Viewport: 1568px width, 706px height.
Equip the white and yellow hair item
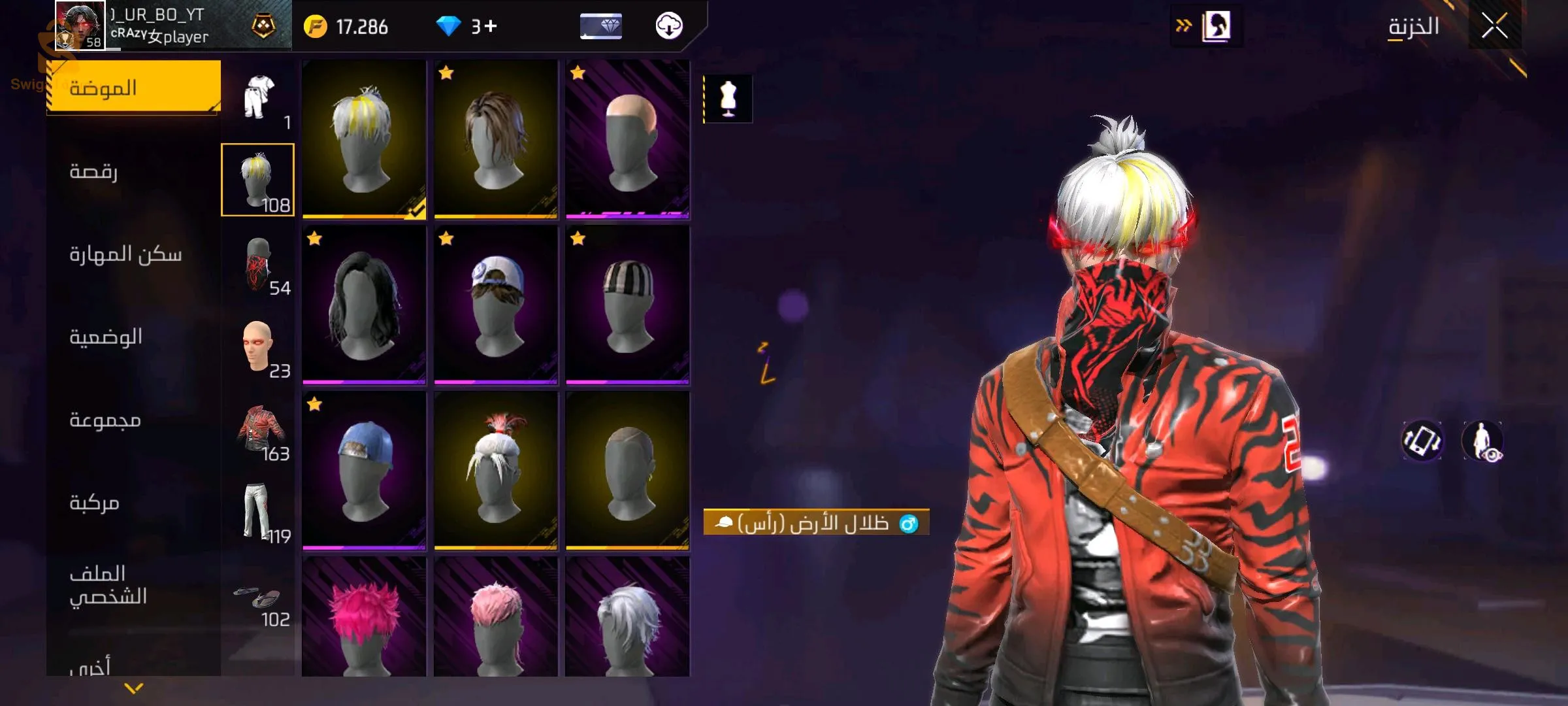pyautogui.click(x=364, y=139)
